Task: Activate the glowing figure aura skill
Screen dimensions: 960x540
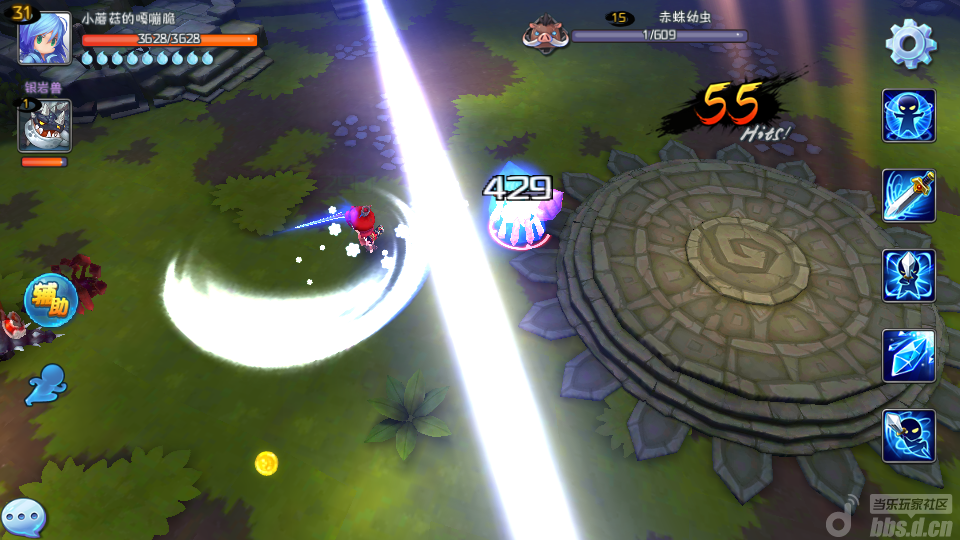Action: tap(908, 116)
